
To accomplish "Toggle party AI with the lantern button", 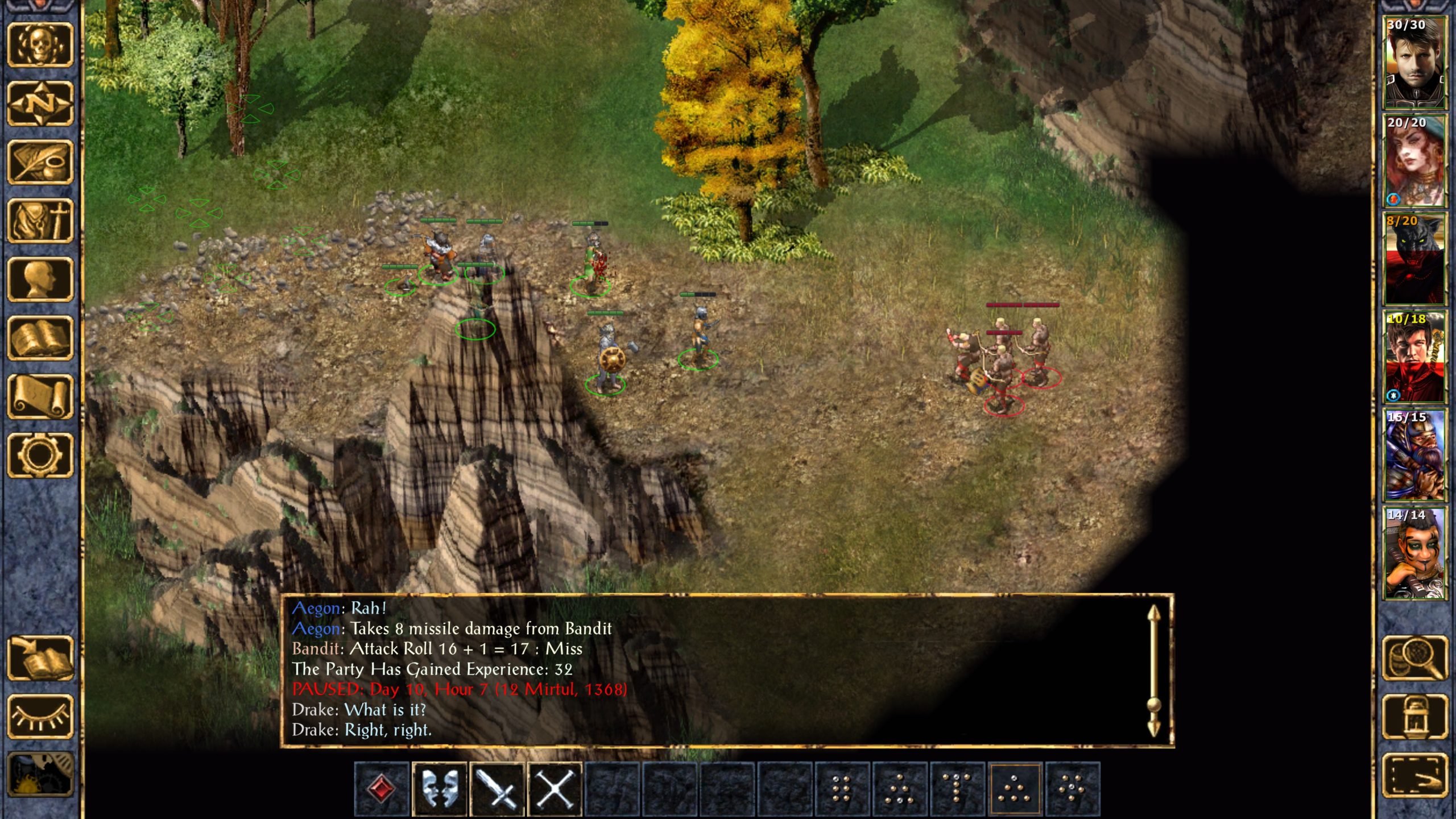I will tap(1414, 717).
